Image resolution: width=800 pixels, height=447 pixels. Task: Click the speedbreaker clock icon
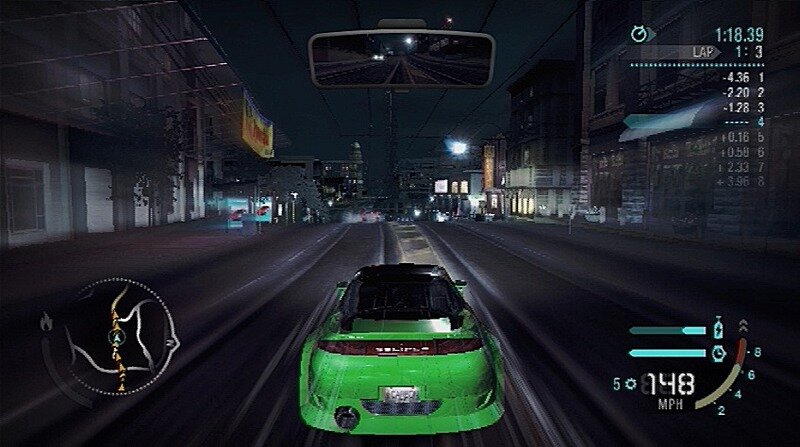[717, 352]
